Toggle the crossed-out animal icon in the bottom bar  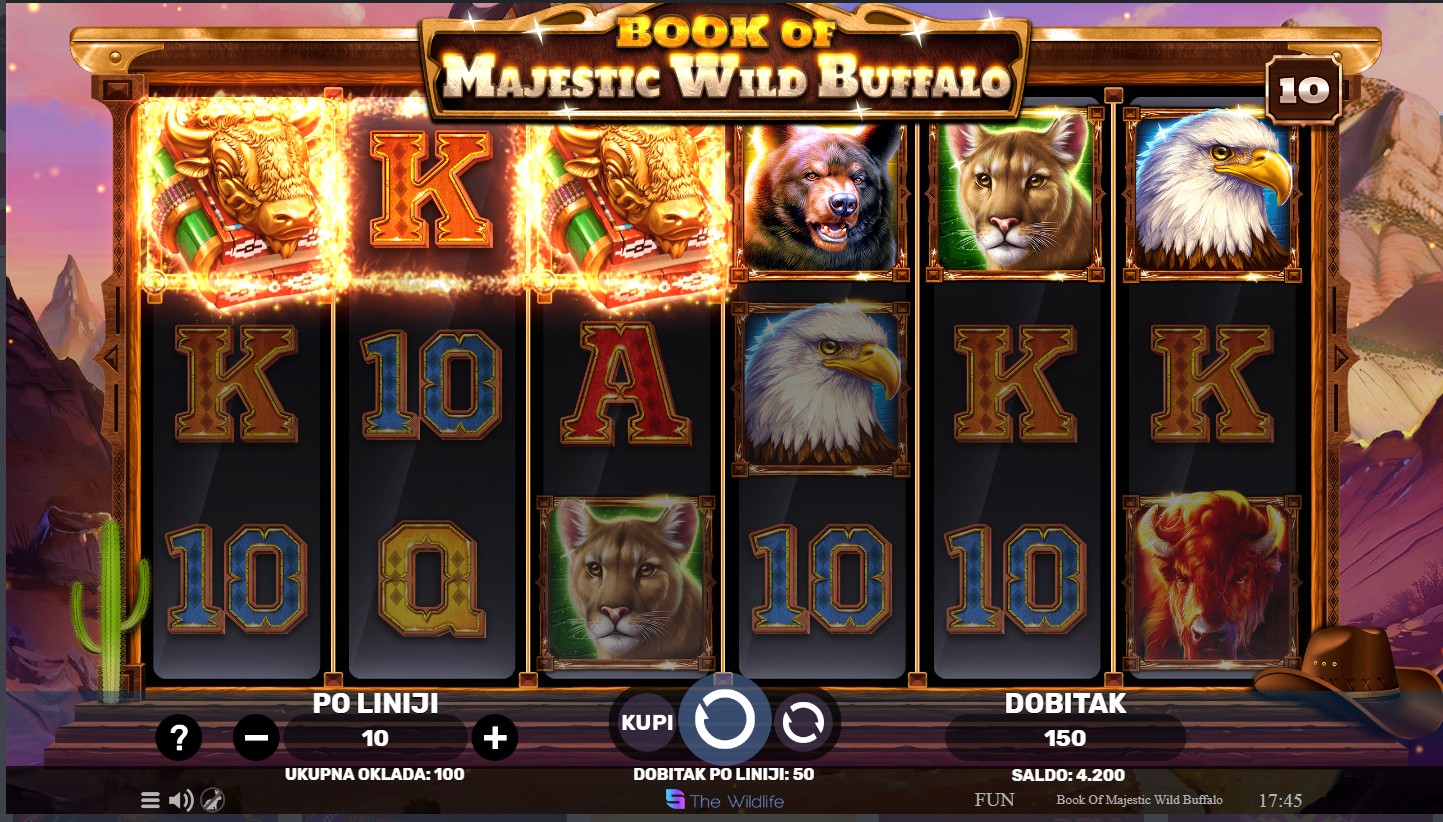pos(212,800)
